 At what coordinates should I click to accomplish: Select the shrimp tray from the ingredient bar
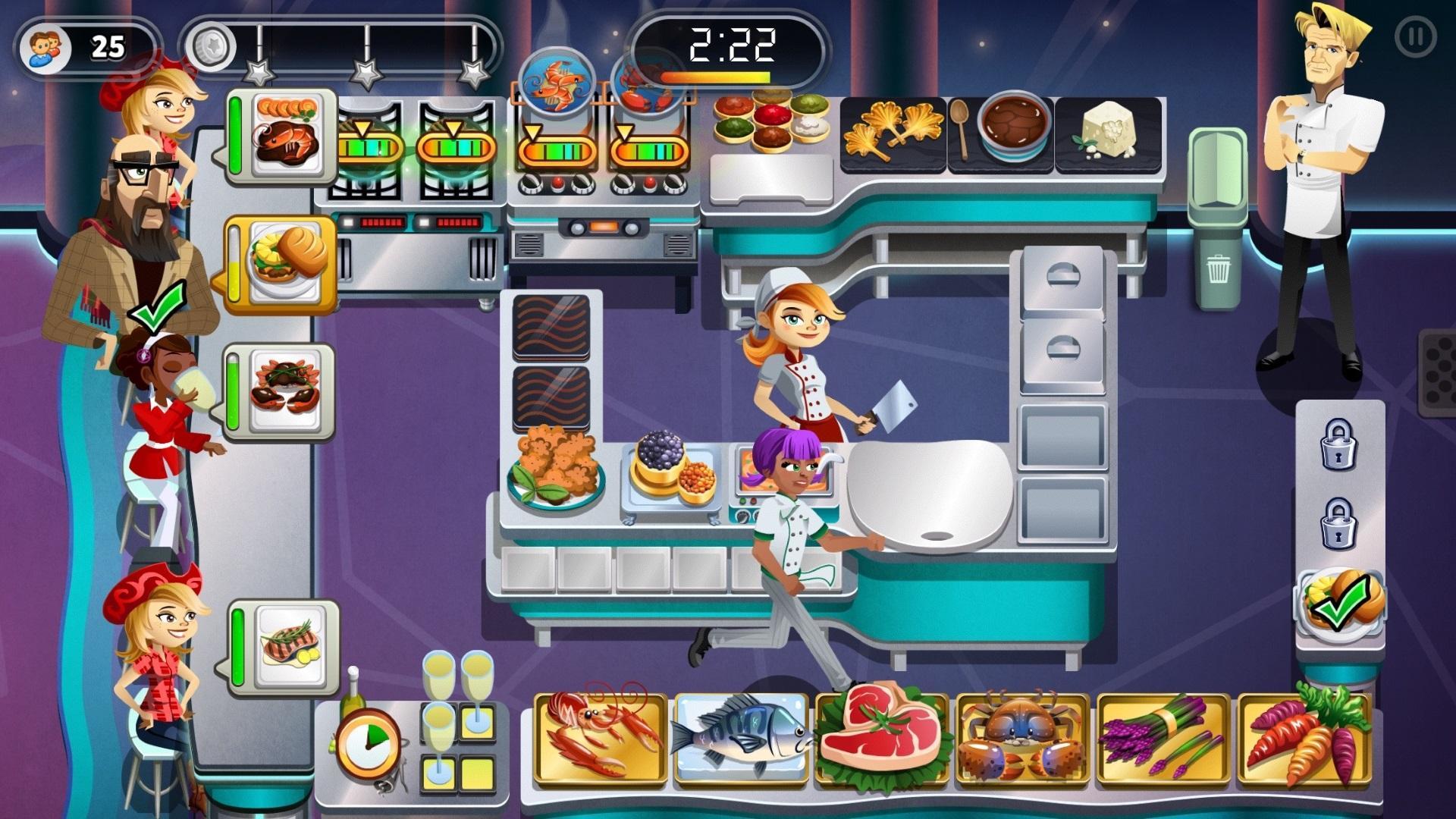tap(599, 739)
